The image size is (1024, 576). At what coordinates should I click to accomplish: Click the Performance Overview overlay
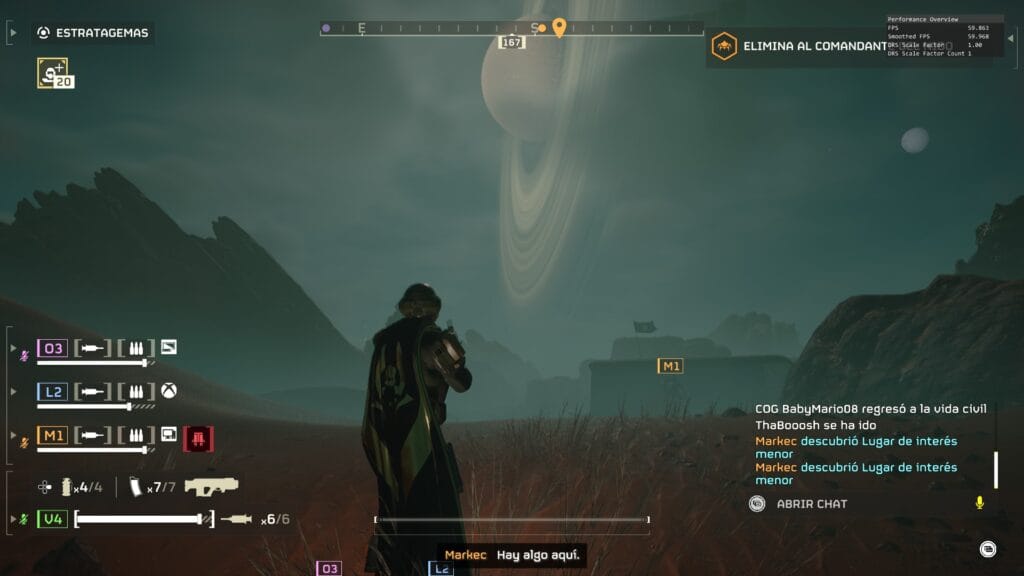click(944, 35)
